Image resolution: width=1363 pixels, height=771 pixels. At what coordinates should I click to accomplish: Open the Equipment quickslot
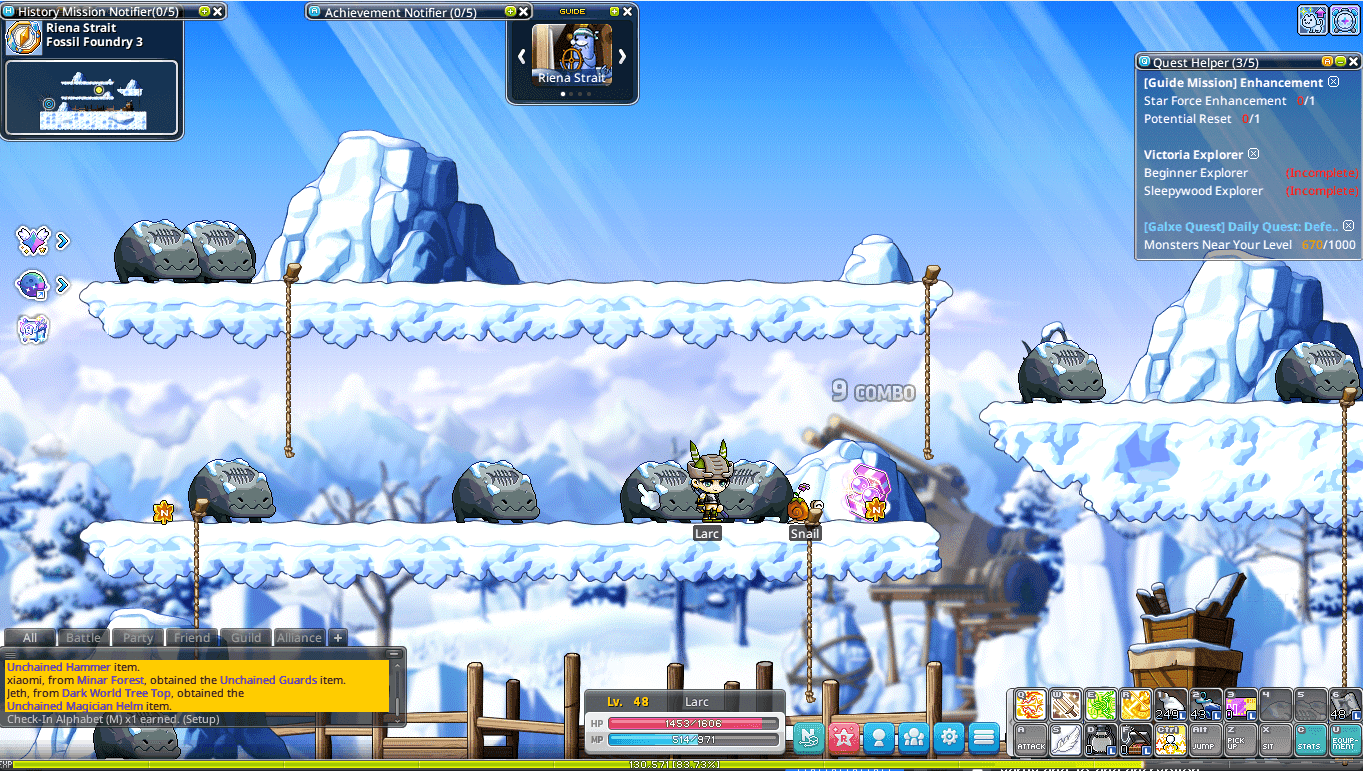click(1343, 738)
